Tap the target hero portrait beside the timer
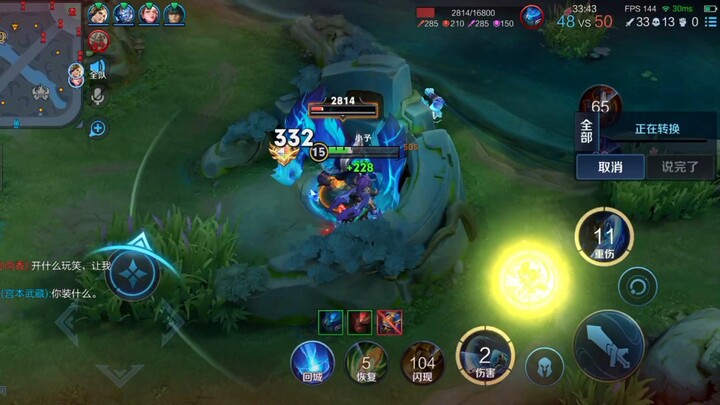720x405 pixels. tap(532, 16)
